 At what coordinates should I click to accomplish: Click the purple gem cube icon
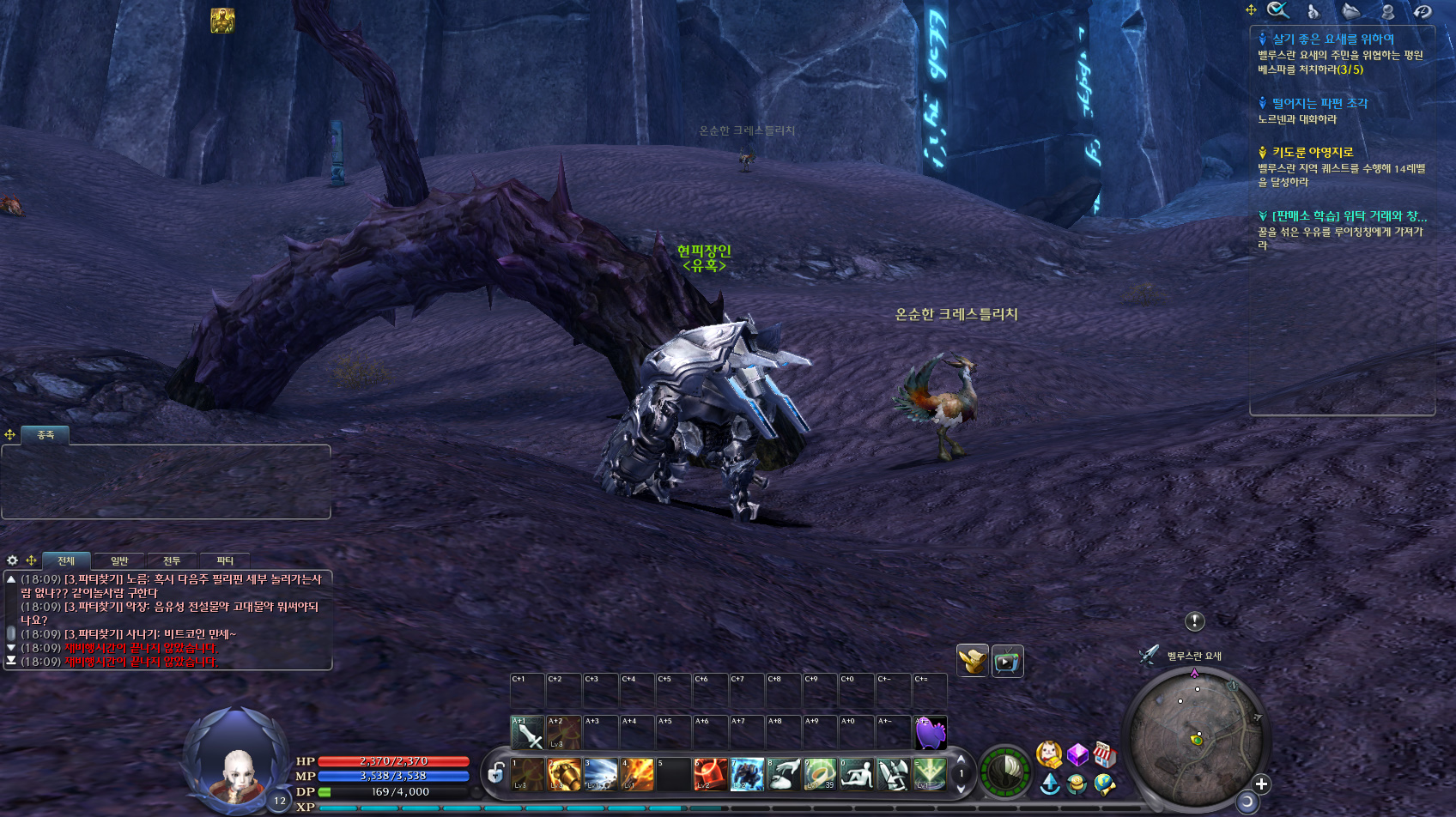1077,755
